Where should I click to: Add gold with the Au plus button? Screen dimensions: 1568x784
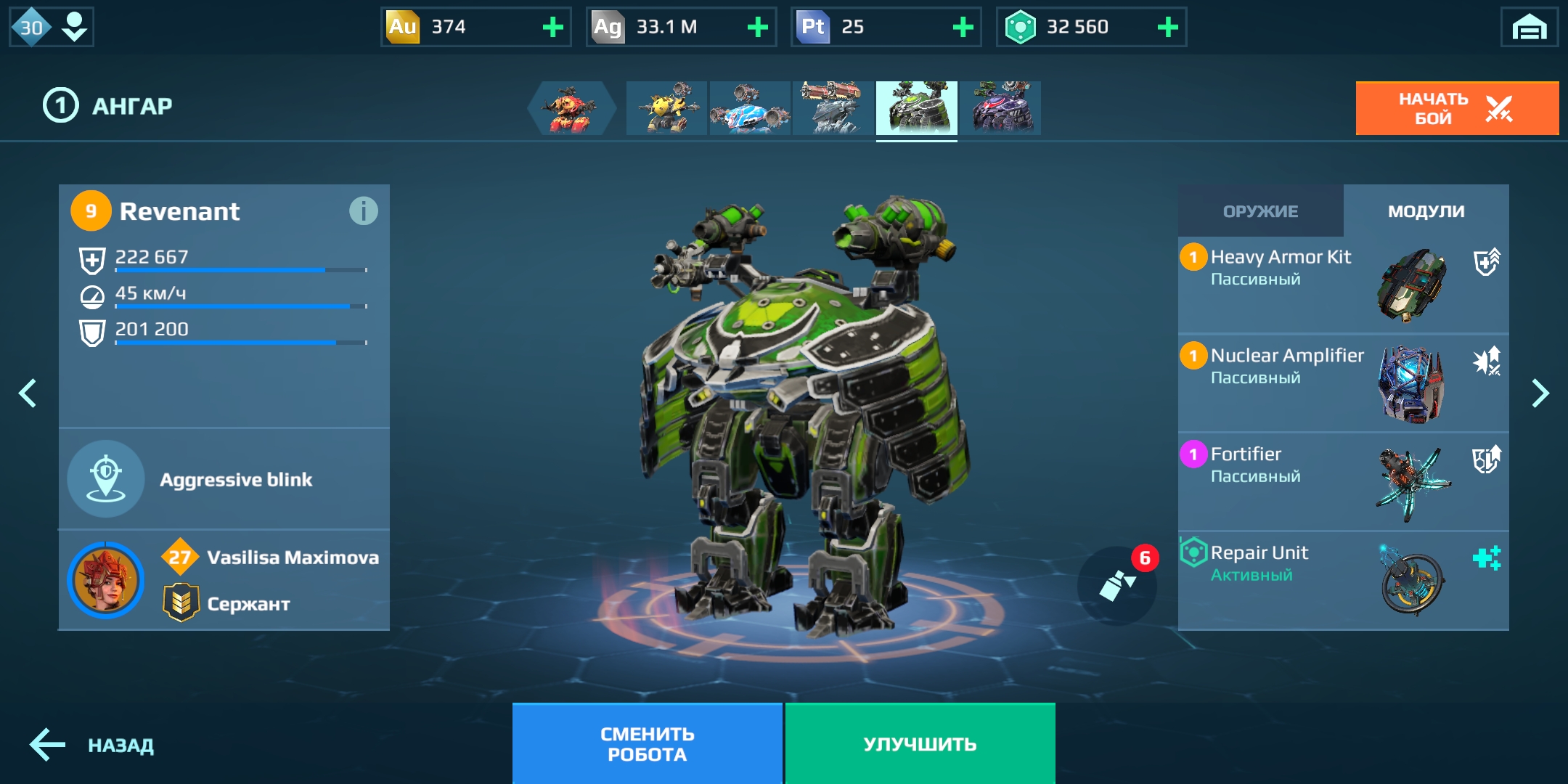(x=553, y=28)
